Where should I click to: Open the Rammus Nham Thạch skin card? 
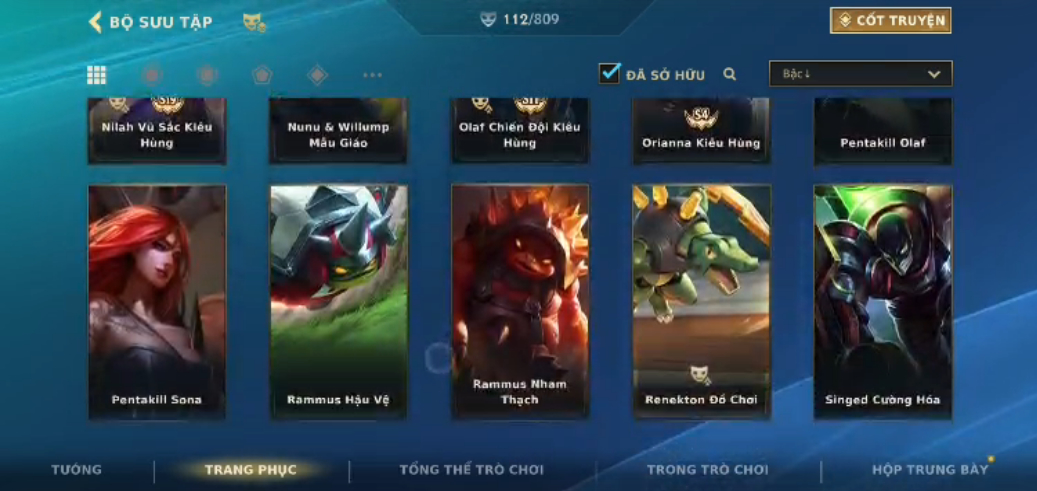[520, 300]
